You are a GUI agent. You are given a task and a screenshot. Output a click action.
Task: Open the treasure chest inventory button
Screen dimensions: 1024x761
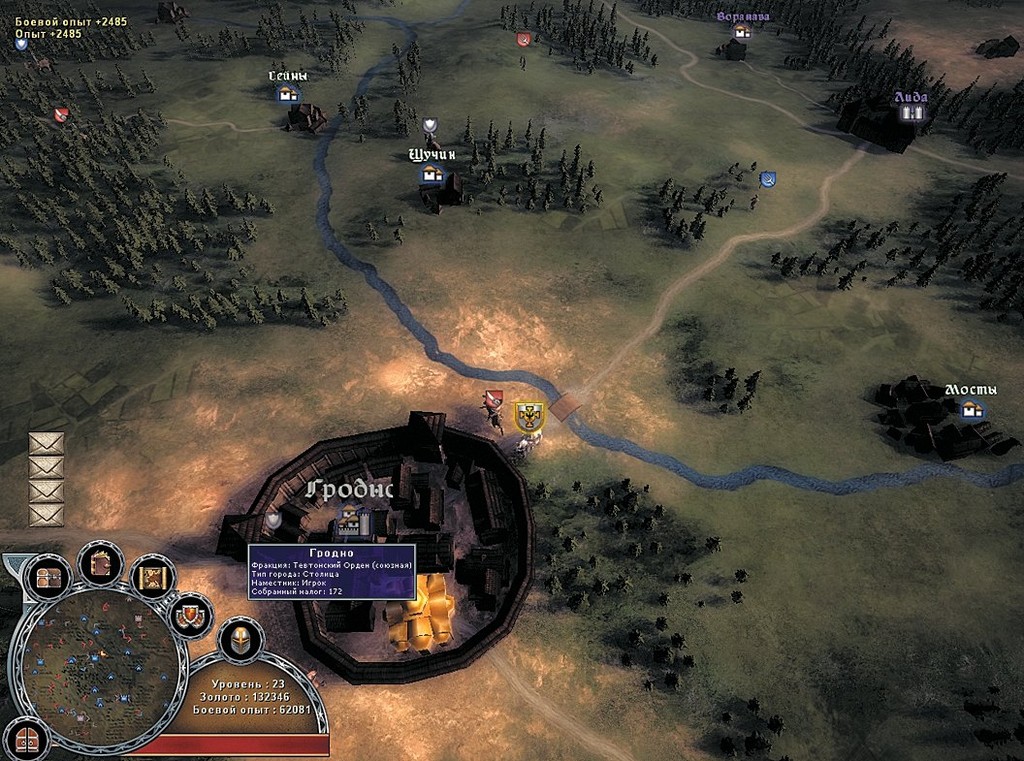[48, 577]
